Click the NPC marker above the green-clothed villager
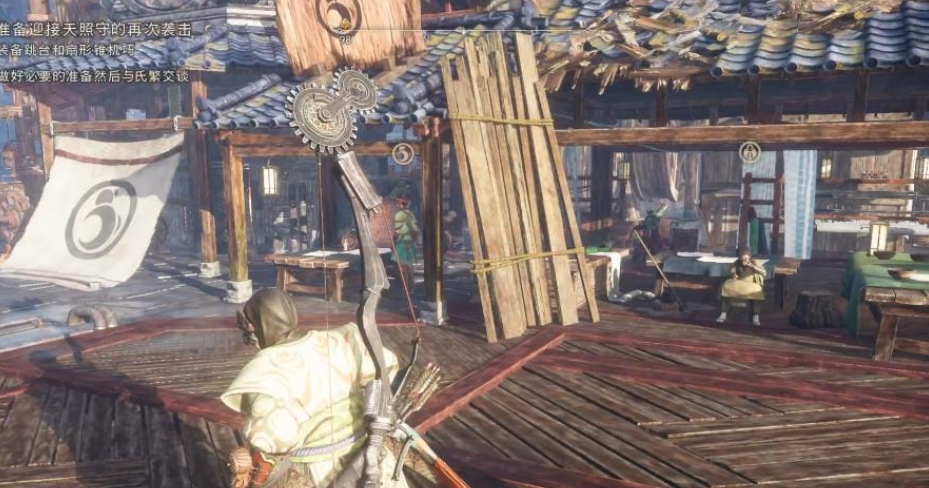This screenshot has width=929, height=488. pyautogui.click(x=402, y=153)
